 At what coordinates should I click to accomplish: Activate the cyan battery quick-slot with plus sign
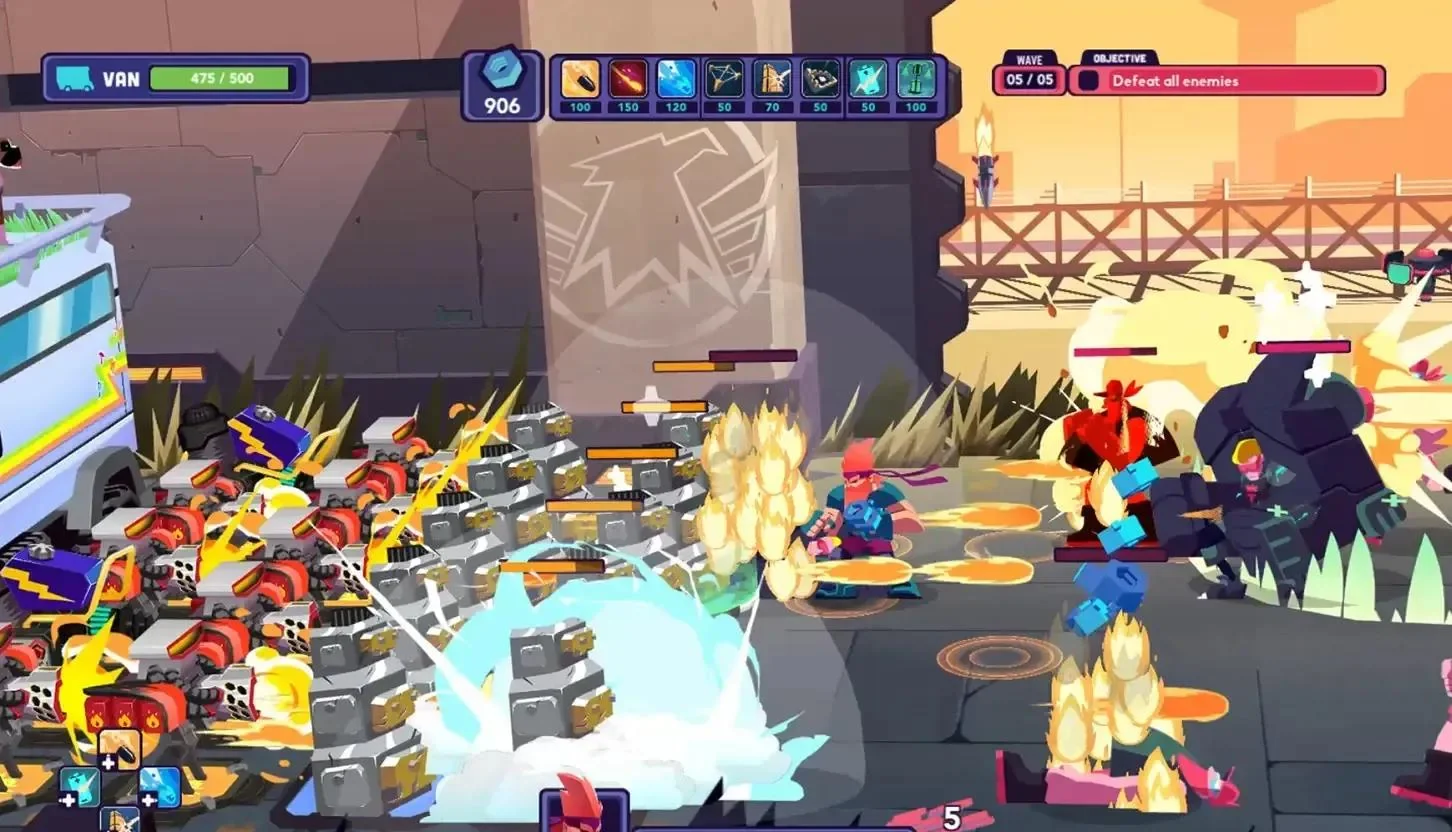click(x=79, y=787)
